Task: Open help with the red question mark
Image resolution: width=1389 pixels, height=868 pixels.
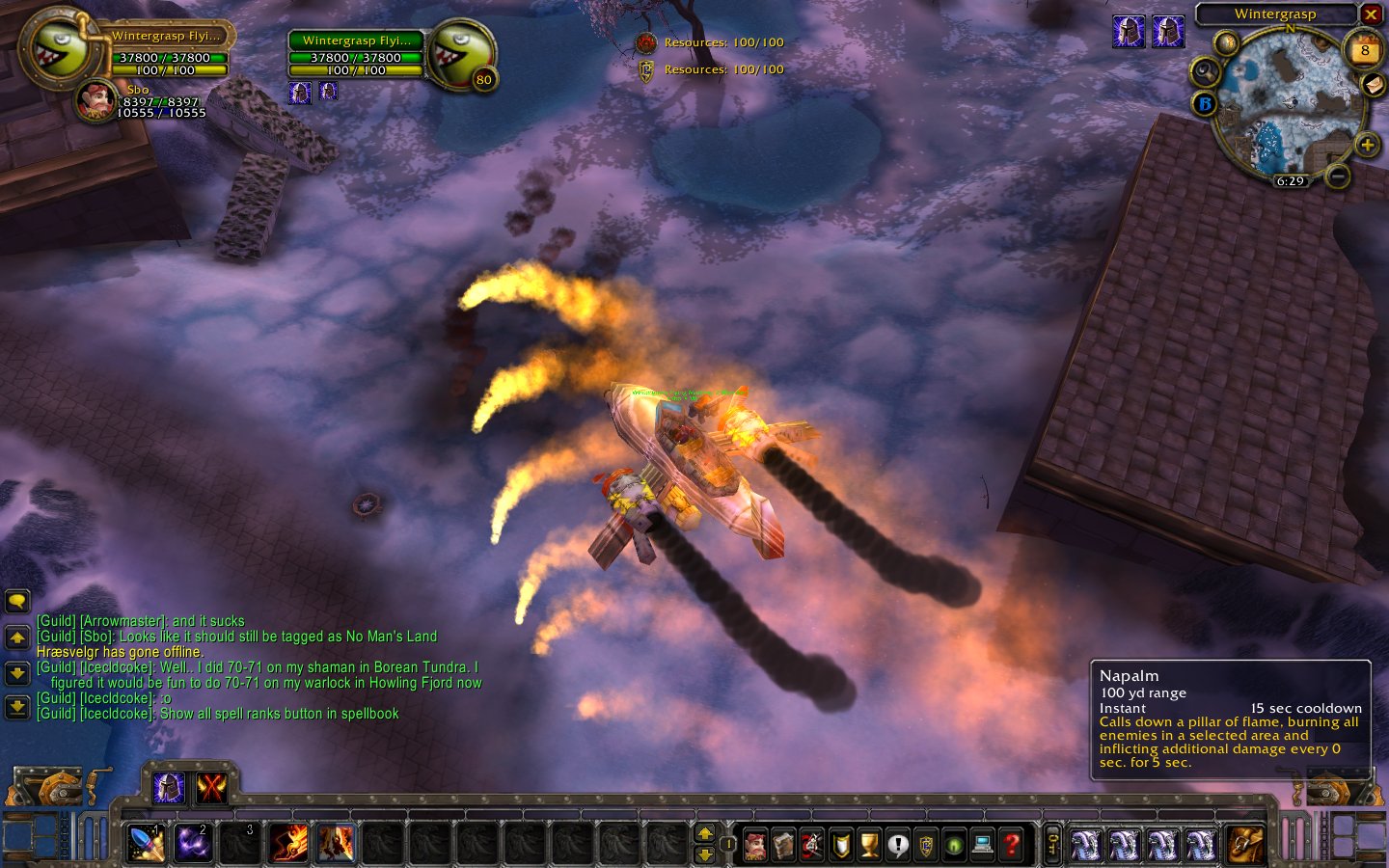Action: coord(1011,846)
